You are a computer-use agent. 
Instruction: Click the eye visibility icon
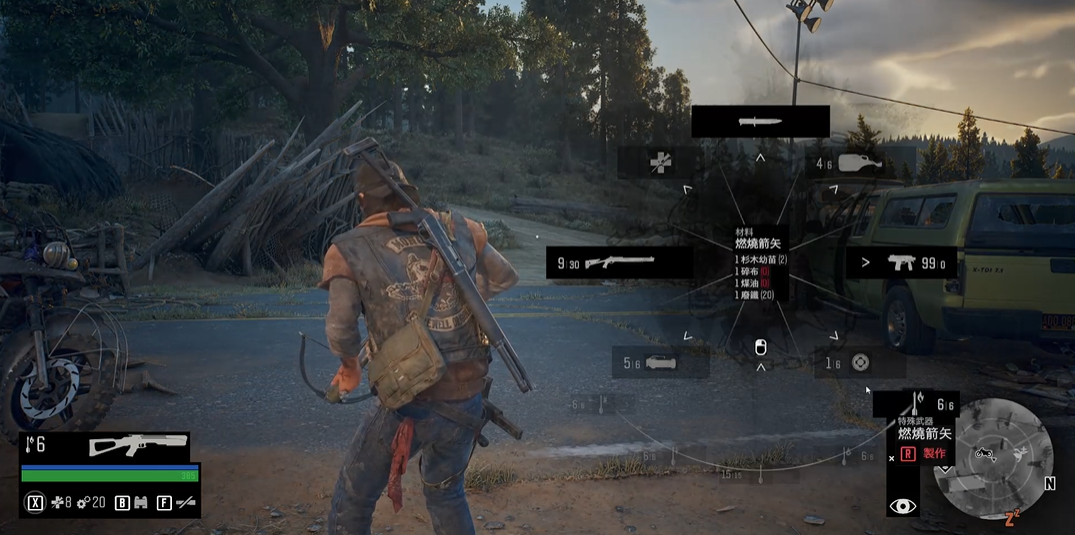tap(902, 506)
